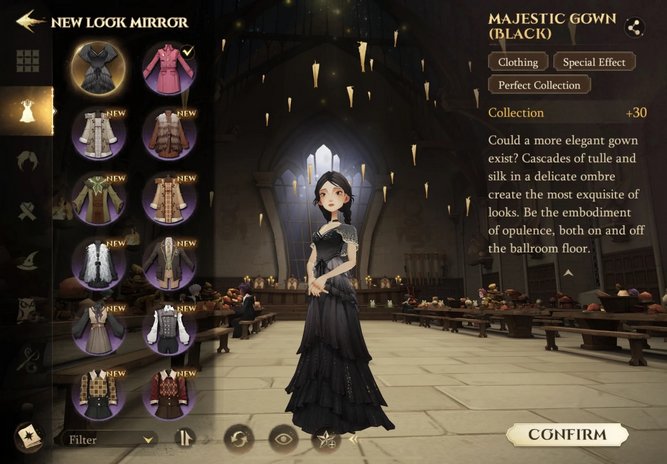
Task: Choose the white fur vest outfit
Action: click(97, 263)
